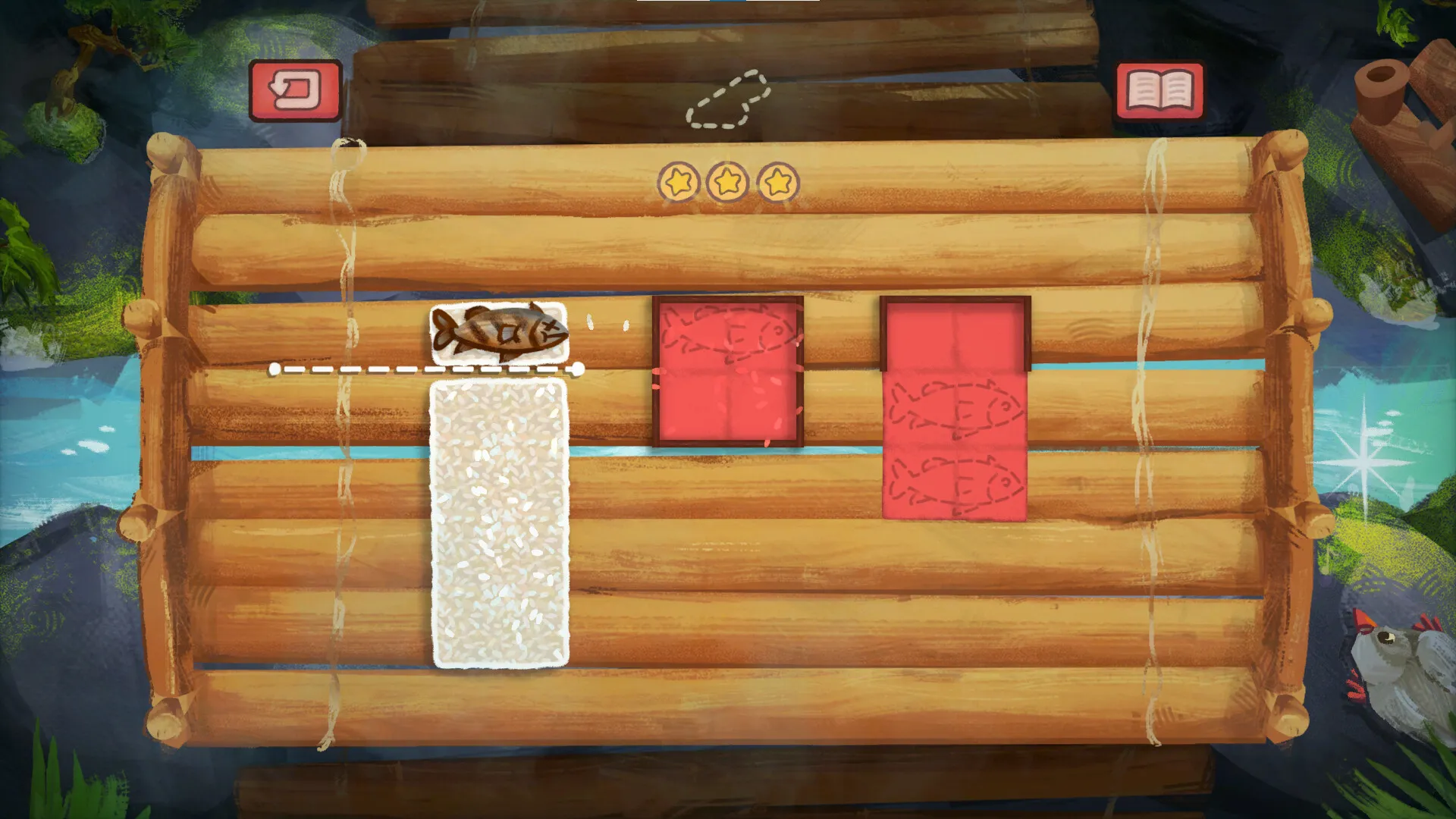
Task: Click the small dot left of the cut line
Action: 275,369
